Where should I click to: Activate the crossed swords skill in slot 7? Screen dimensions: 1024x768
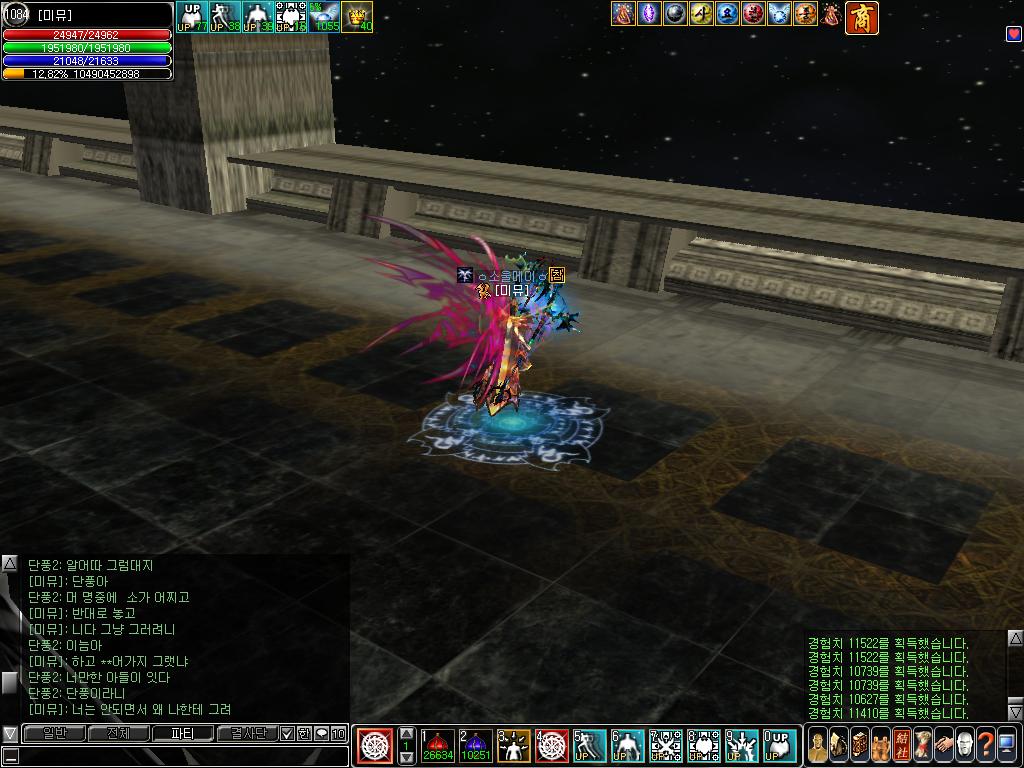tap(666, 746)
